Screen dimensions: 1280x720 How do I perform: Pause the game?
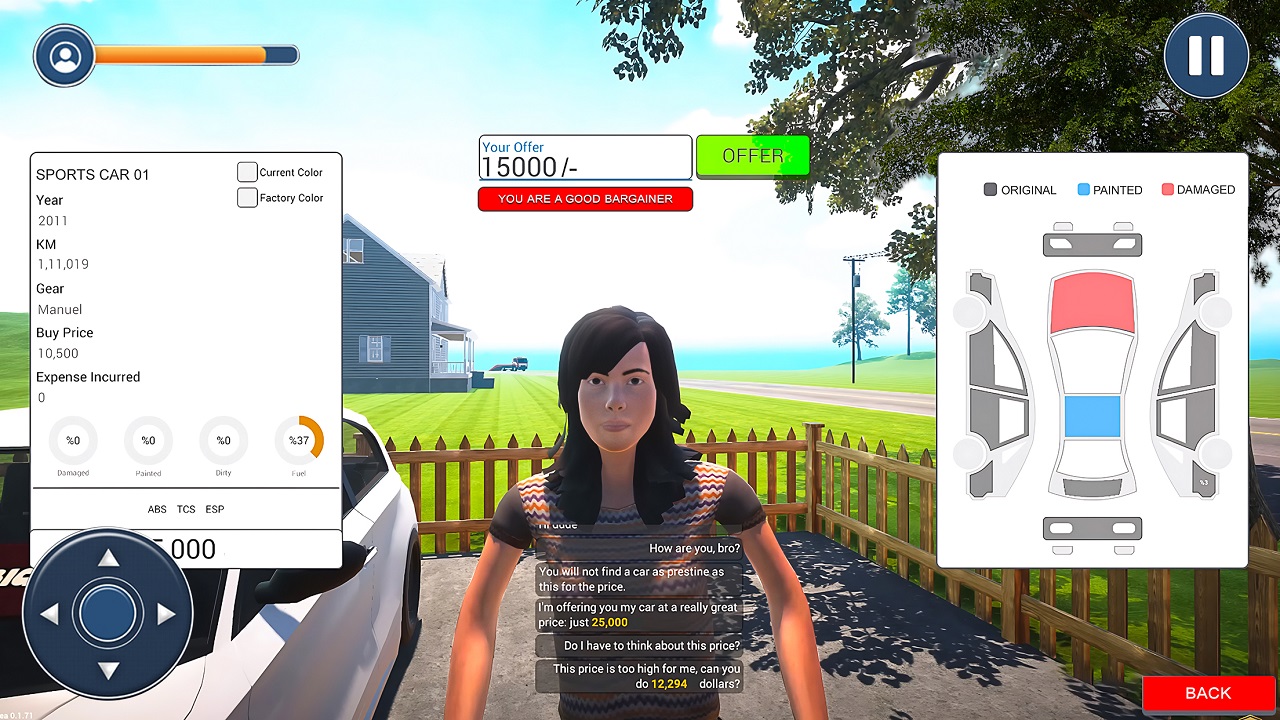click(1205, 55)
